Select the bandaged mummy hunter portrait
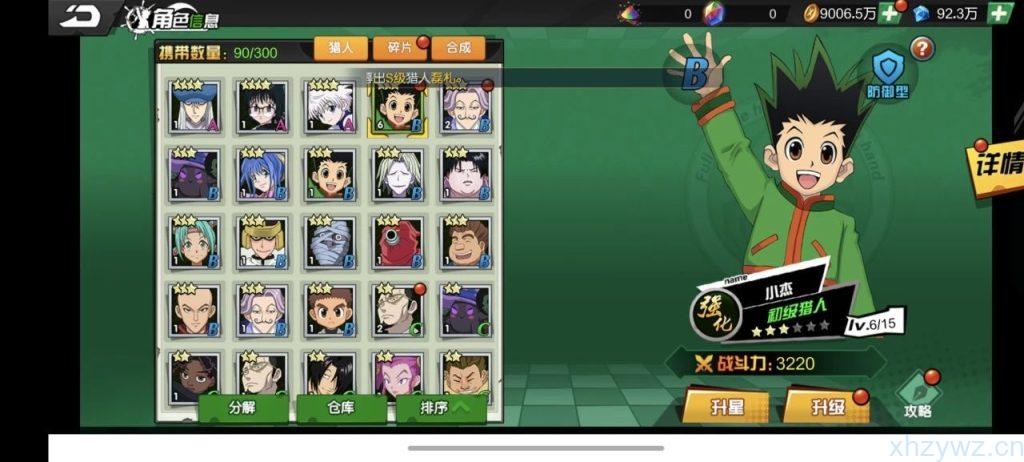The height and width of the screenshot is (462, 1024). [330, 242]
